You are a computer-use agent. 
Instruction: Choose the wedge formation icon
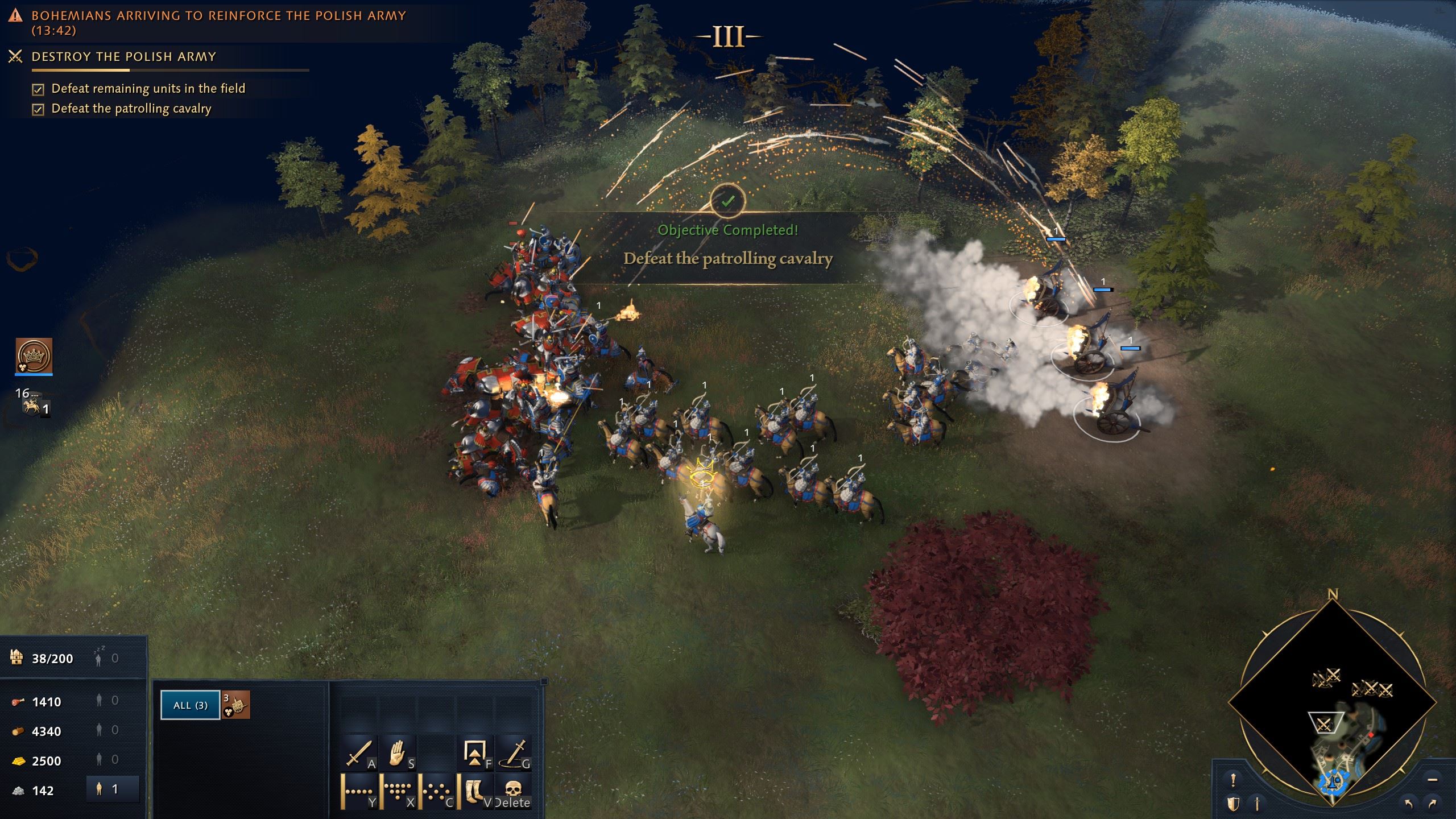pyautogui.click(x=398, y=791)
